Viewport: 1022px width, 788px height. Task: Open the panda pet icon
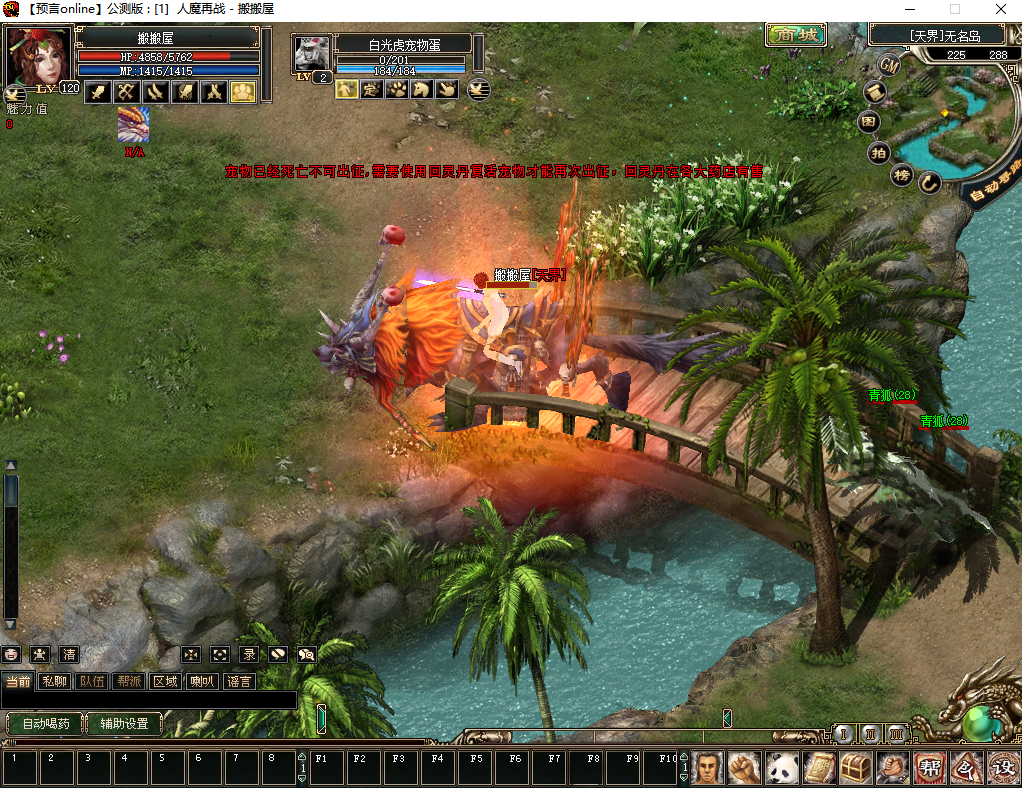click(x=781, y=768)
